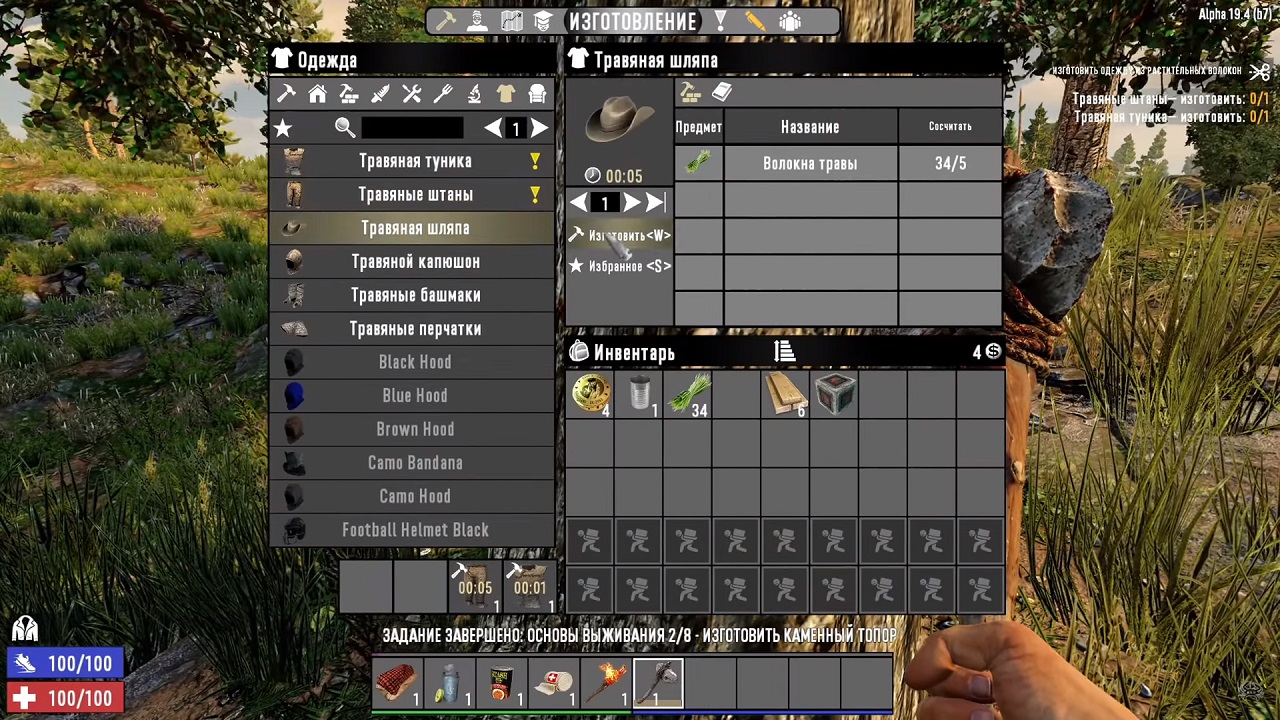Click the next page arrow in recipe list
Screen dimensions: 1280x720
click(x=539, y=128)
